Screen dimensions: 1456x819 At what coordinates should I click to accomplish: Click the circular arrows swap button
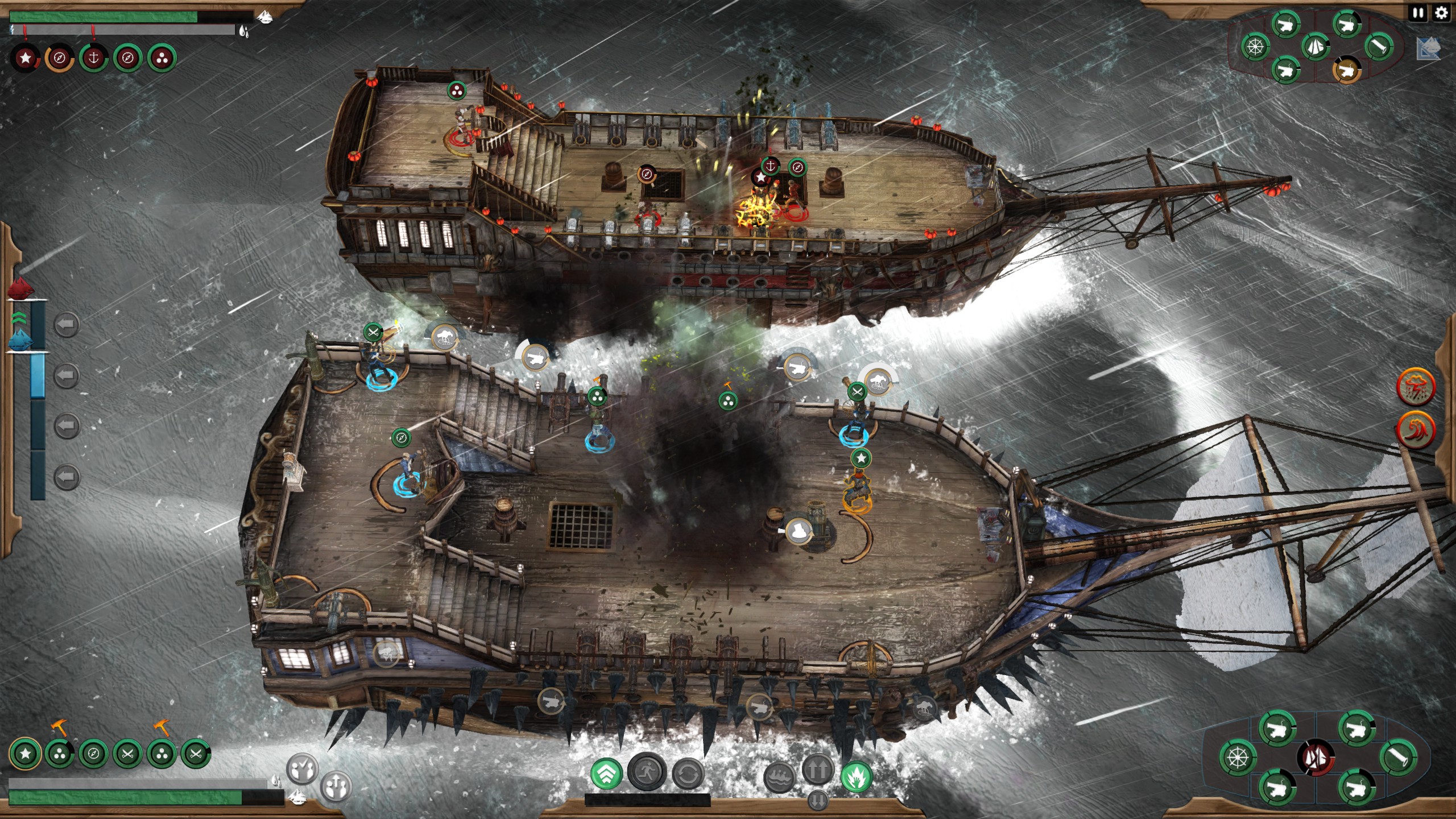pos(688,773)
